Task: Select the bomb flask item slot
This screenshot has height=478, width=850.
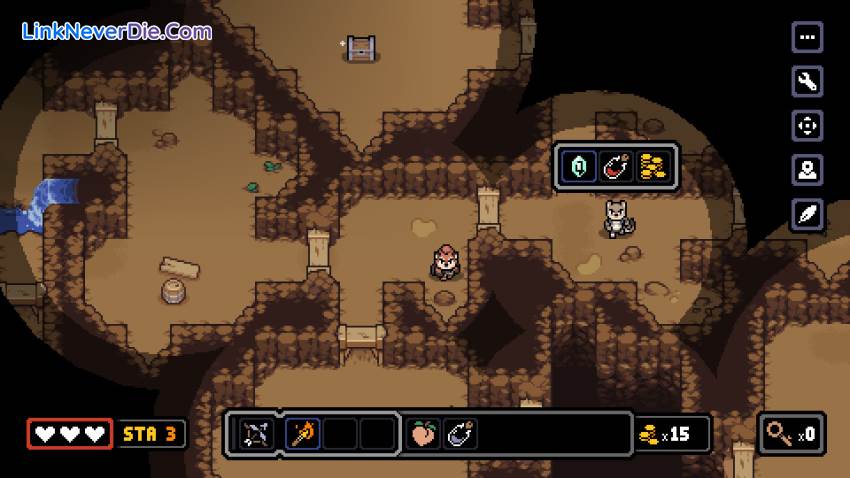Action: [460, 434]
